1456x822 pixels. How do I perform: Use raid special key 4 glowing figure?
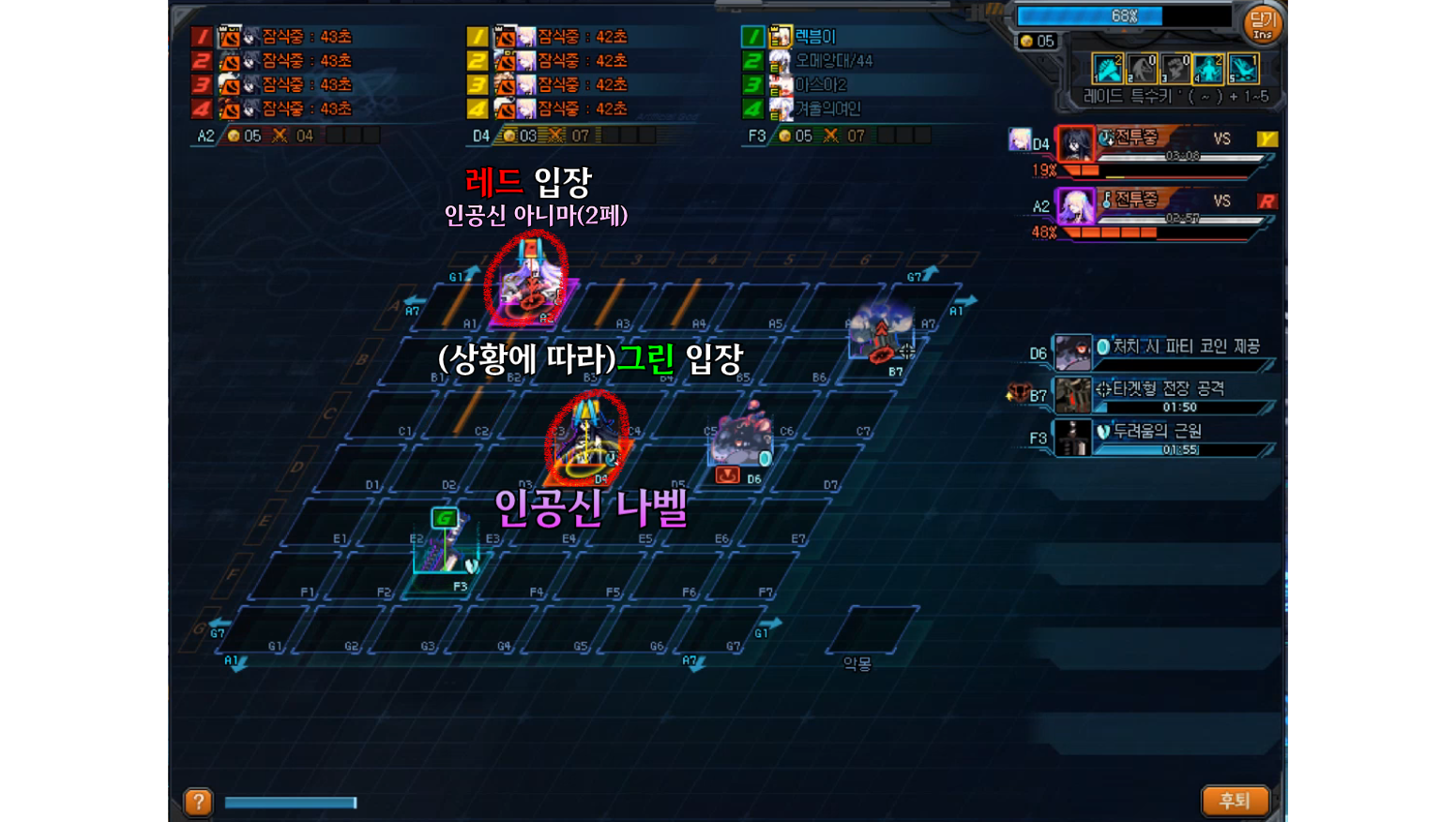tap(1209, 68)
